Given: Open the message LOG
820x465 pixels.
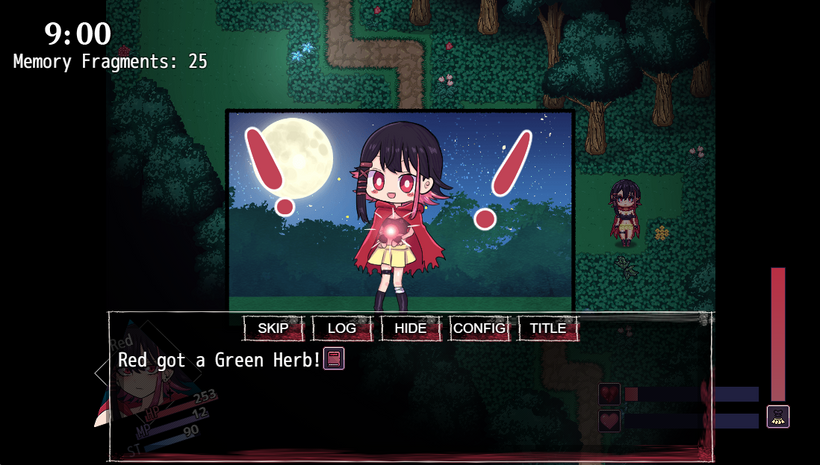Looking at the screenshot, I should click(342, 328).
